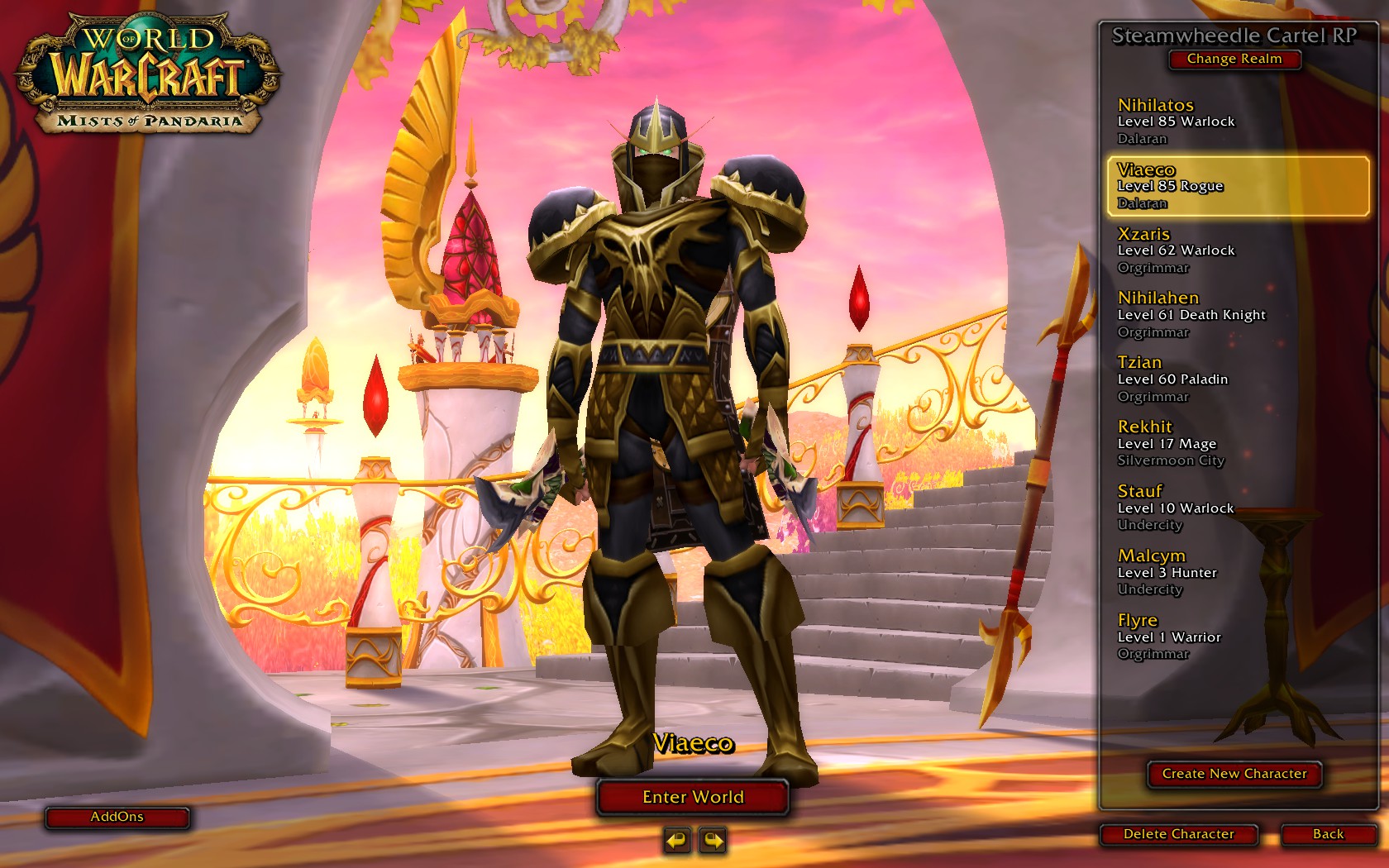Open the Change Realm screen

(1234, 59)
